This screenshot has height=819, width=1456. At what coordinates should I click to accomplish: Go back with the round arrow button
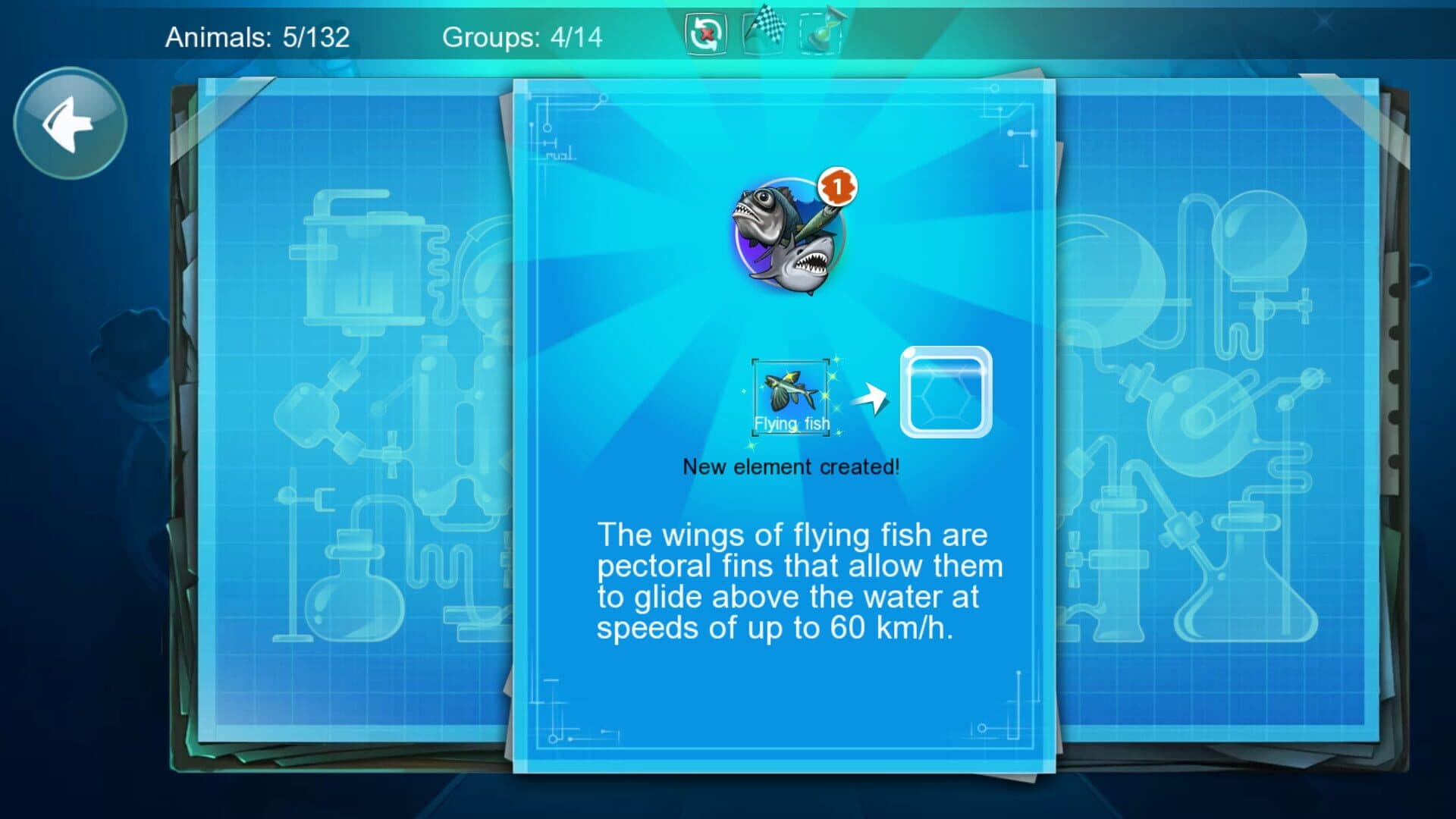click(x=70, y=123)
